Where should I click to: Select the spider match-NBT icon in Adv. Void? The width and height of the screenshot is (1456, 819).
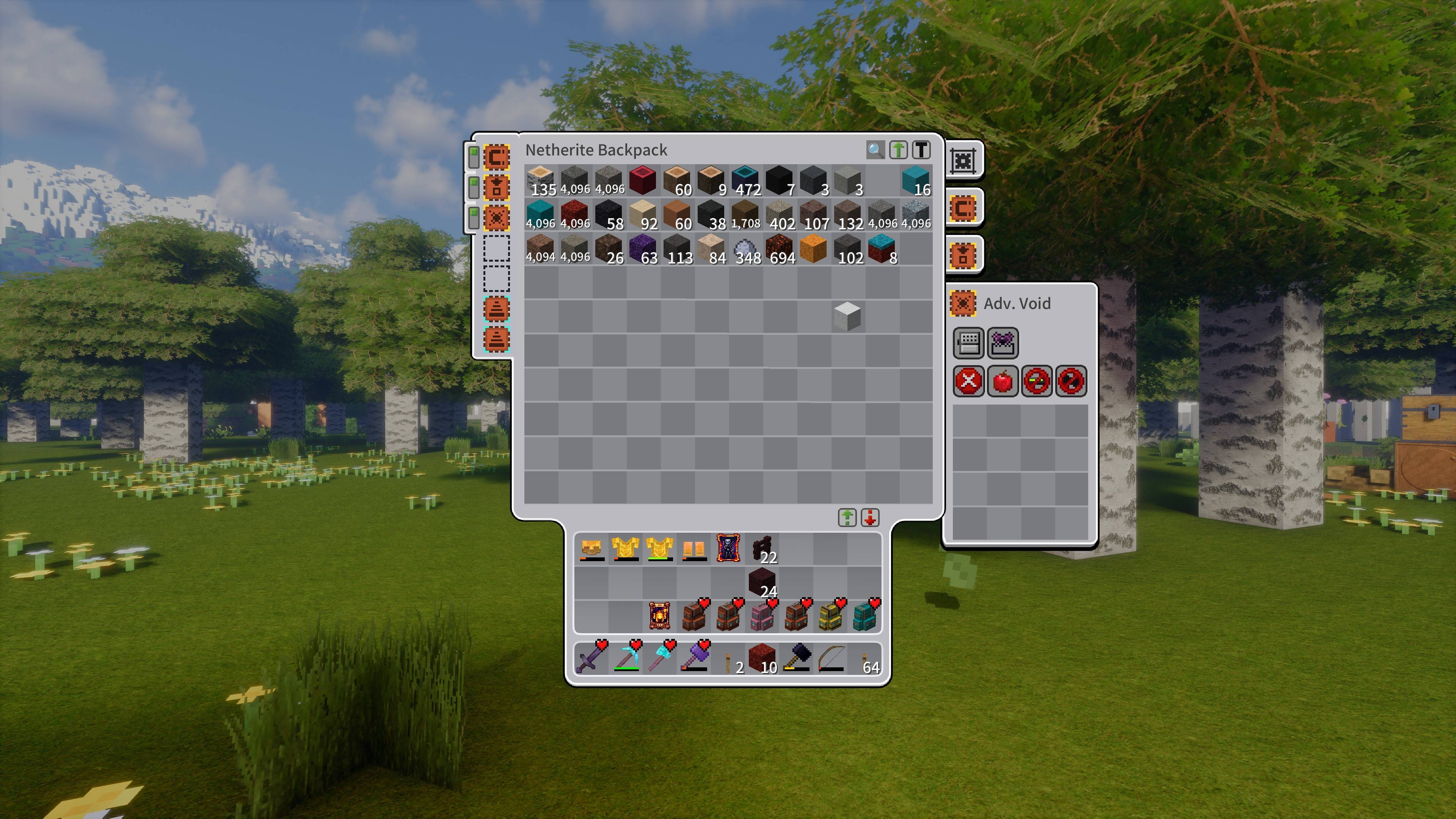[1003, 342]
